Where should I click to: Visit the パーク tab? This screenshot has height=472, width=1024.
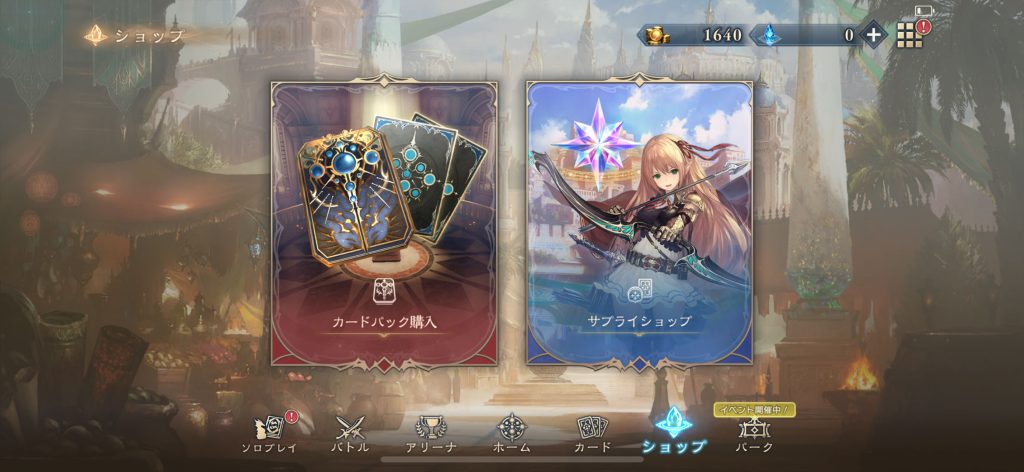(x=754, y=432)
